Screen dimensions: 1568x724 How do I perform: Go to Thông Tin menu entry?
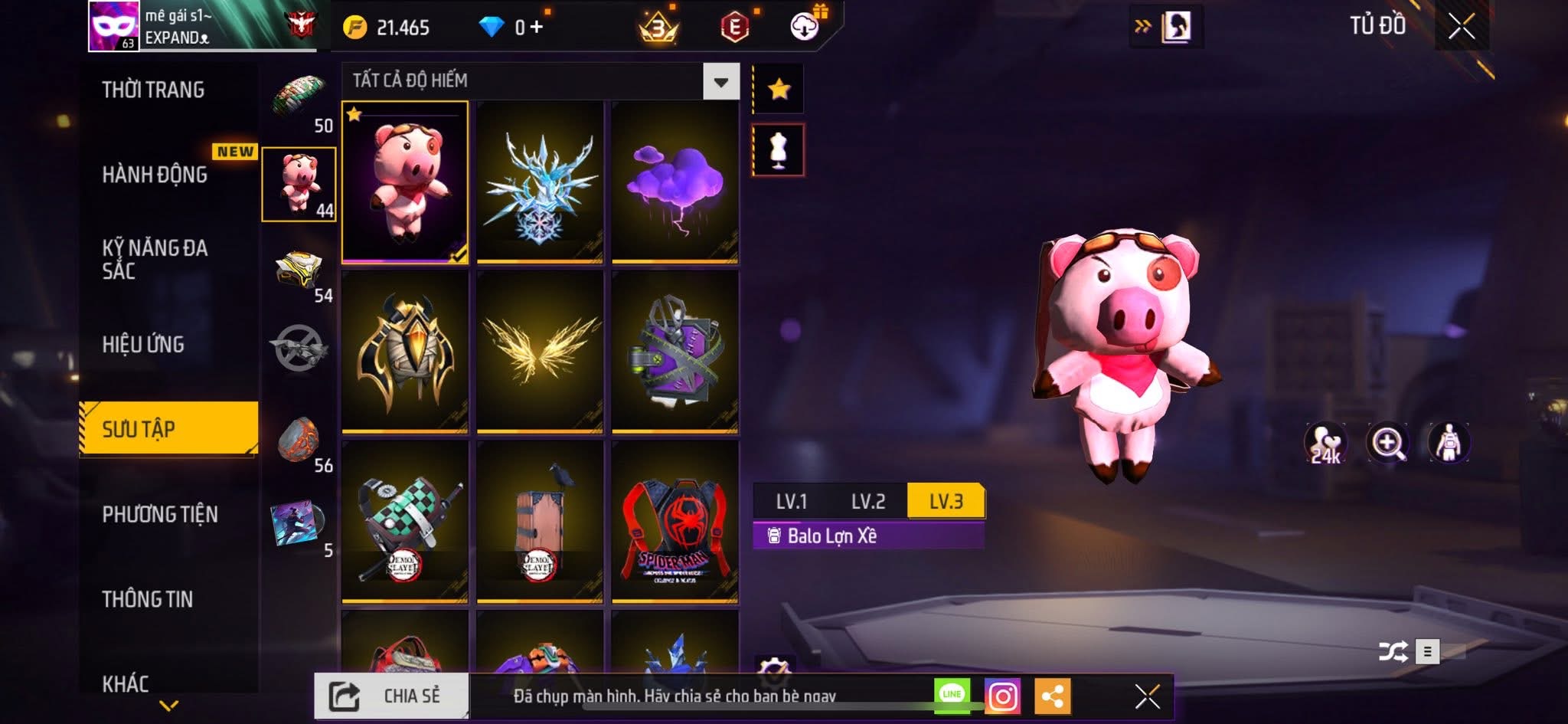coord(148,599)
